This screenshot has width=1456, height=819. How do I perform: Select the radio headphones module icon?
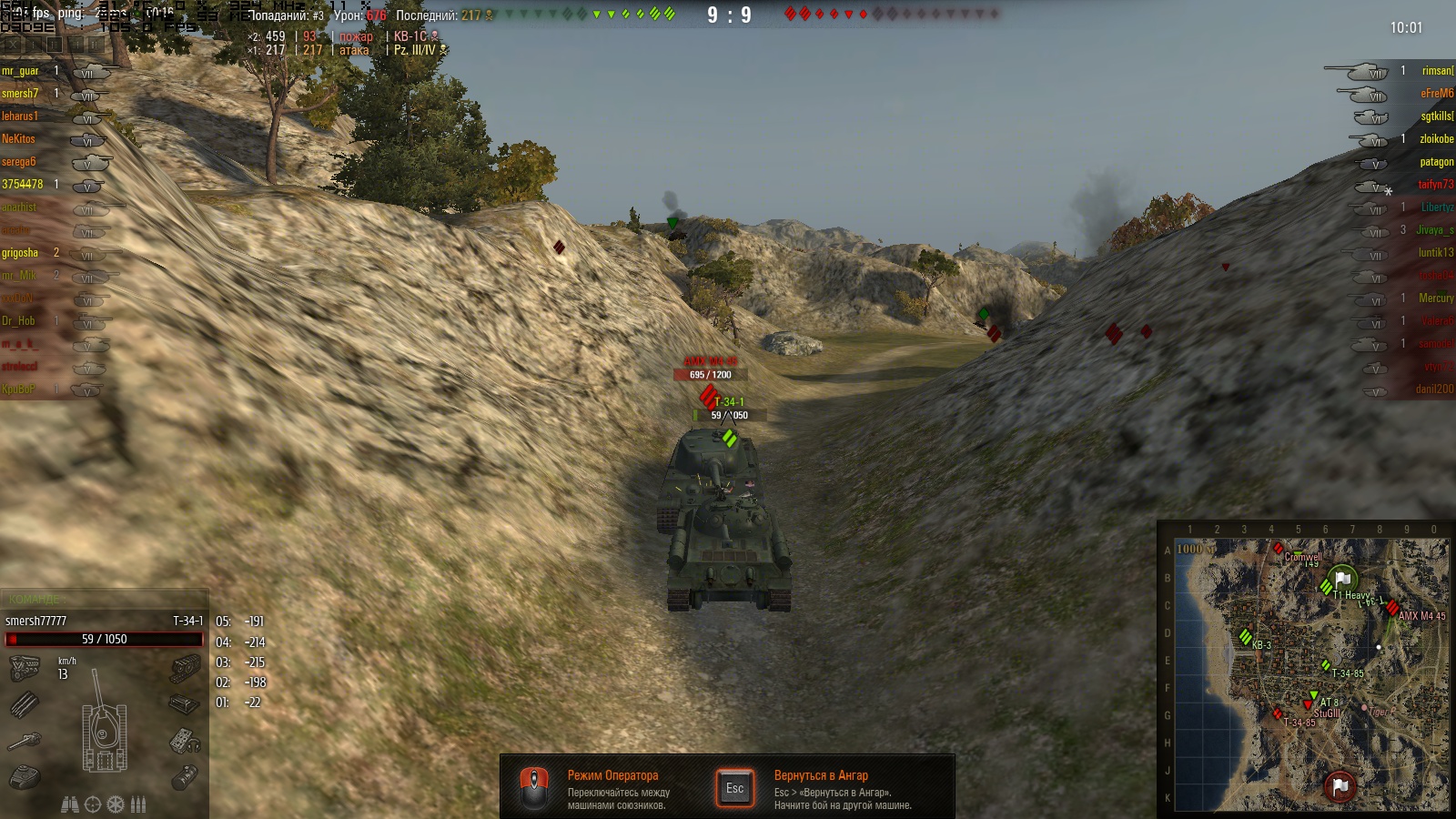185,742
